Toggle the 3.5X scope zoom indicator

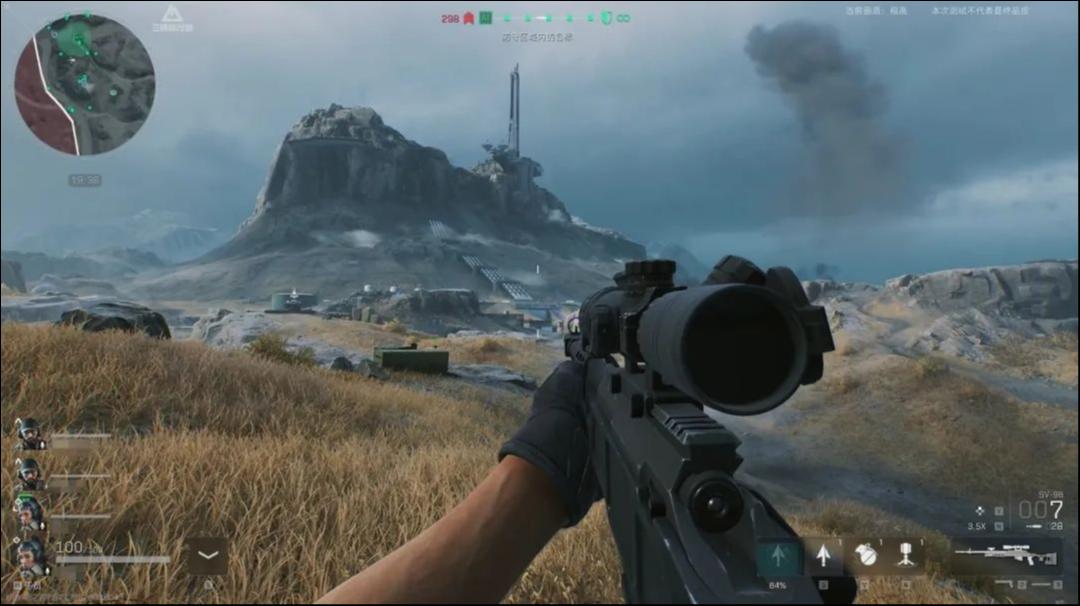978,525
